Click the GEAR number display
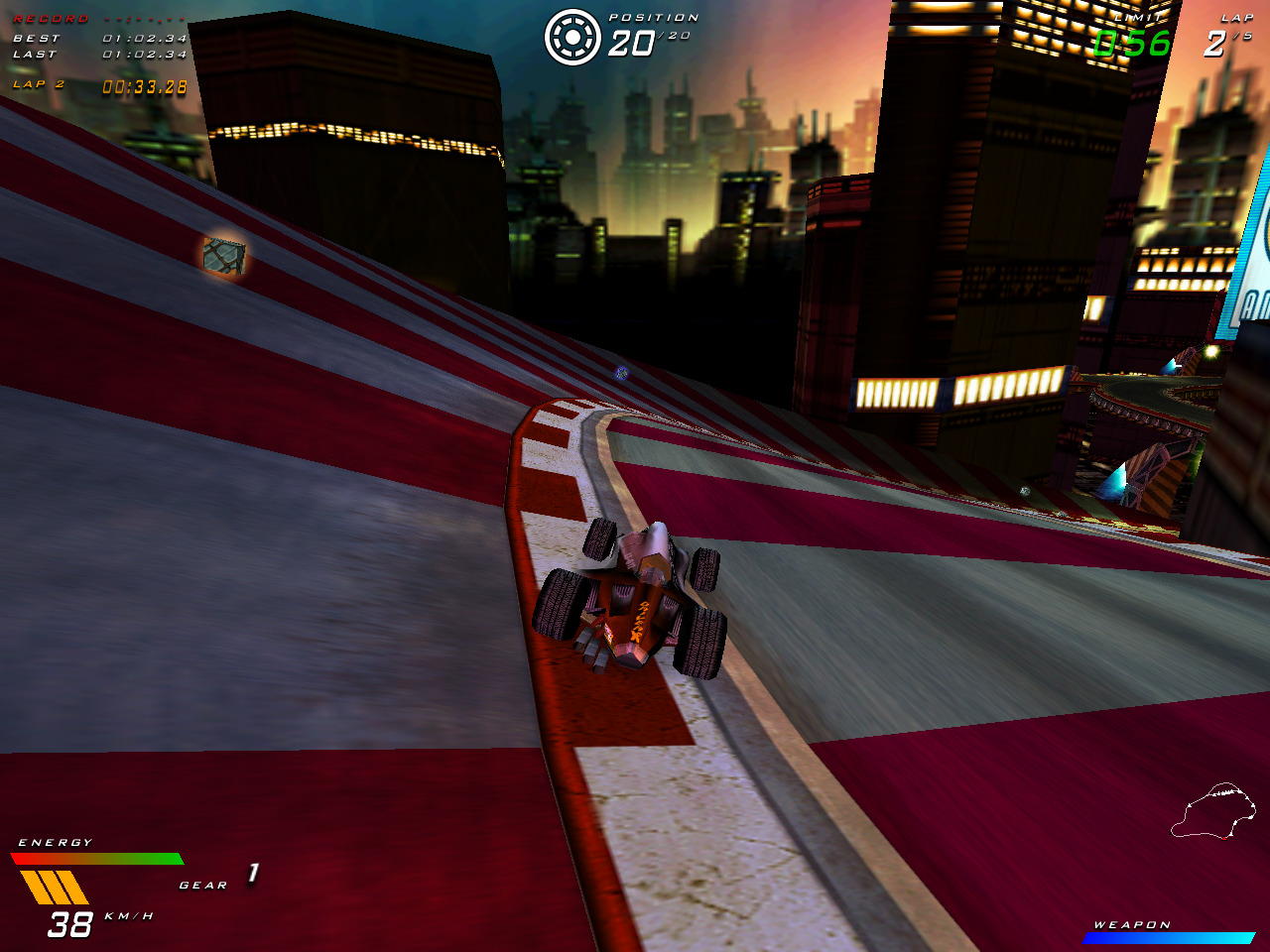 pyautogui.click(x=251, y=875)
